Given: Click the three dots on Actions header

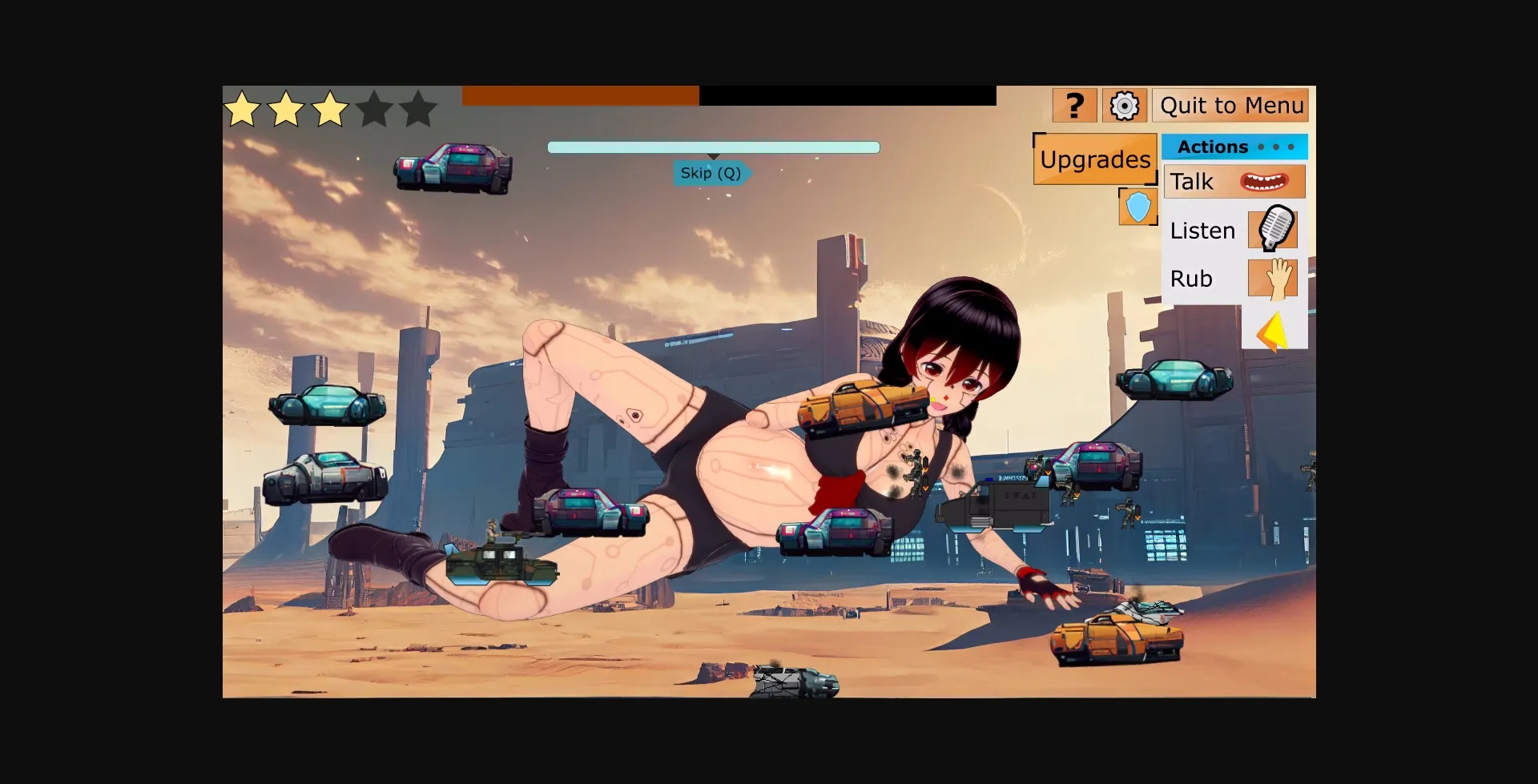Looking at the screenshot, I should [1278, 147].
